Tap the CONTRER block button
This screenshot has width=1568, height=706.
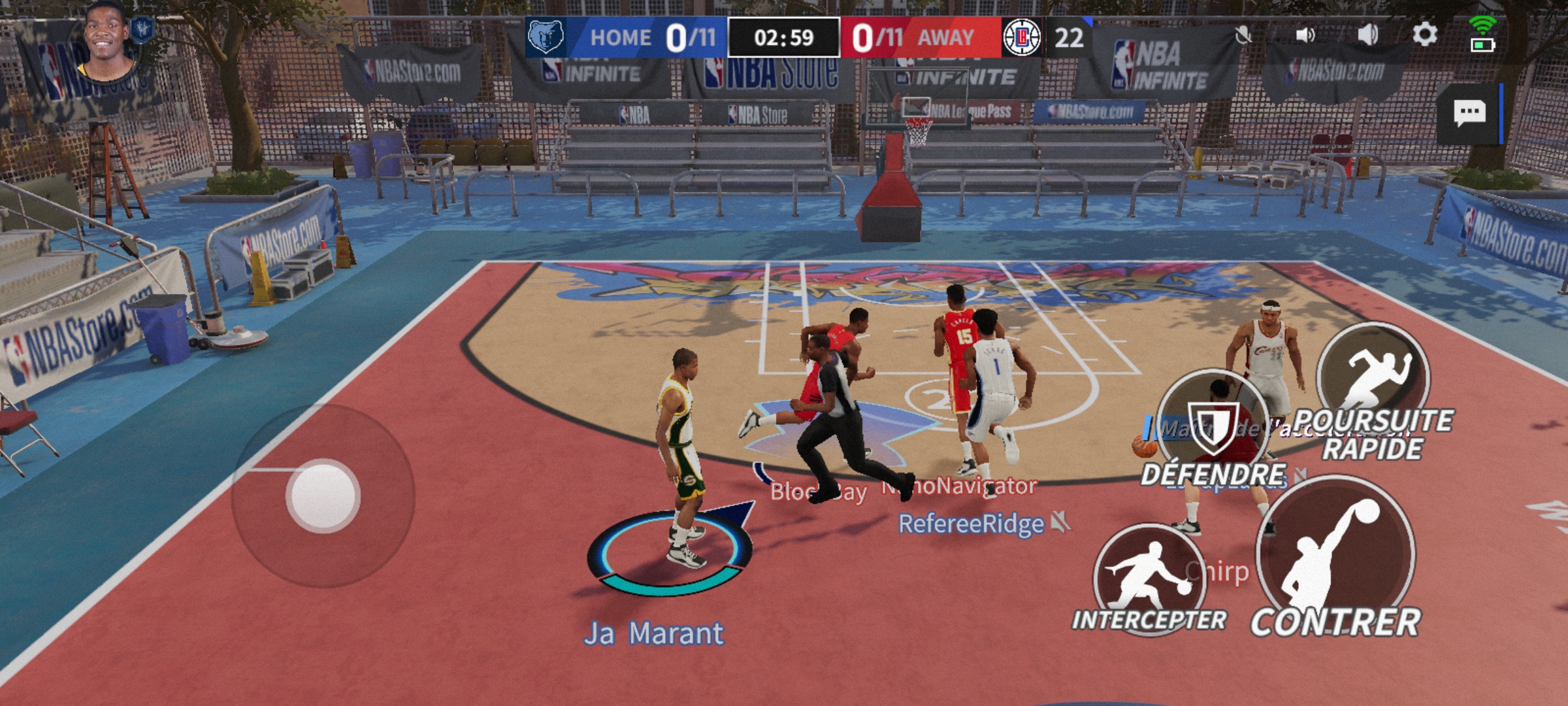click(1335, 559)
